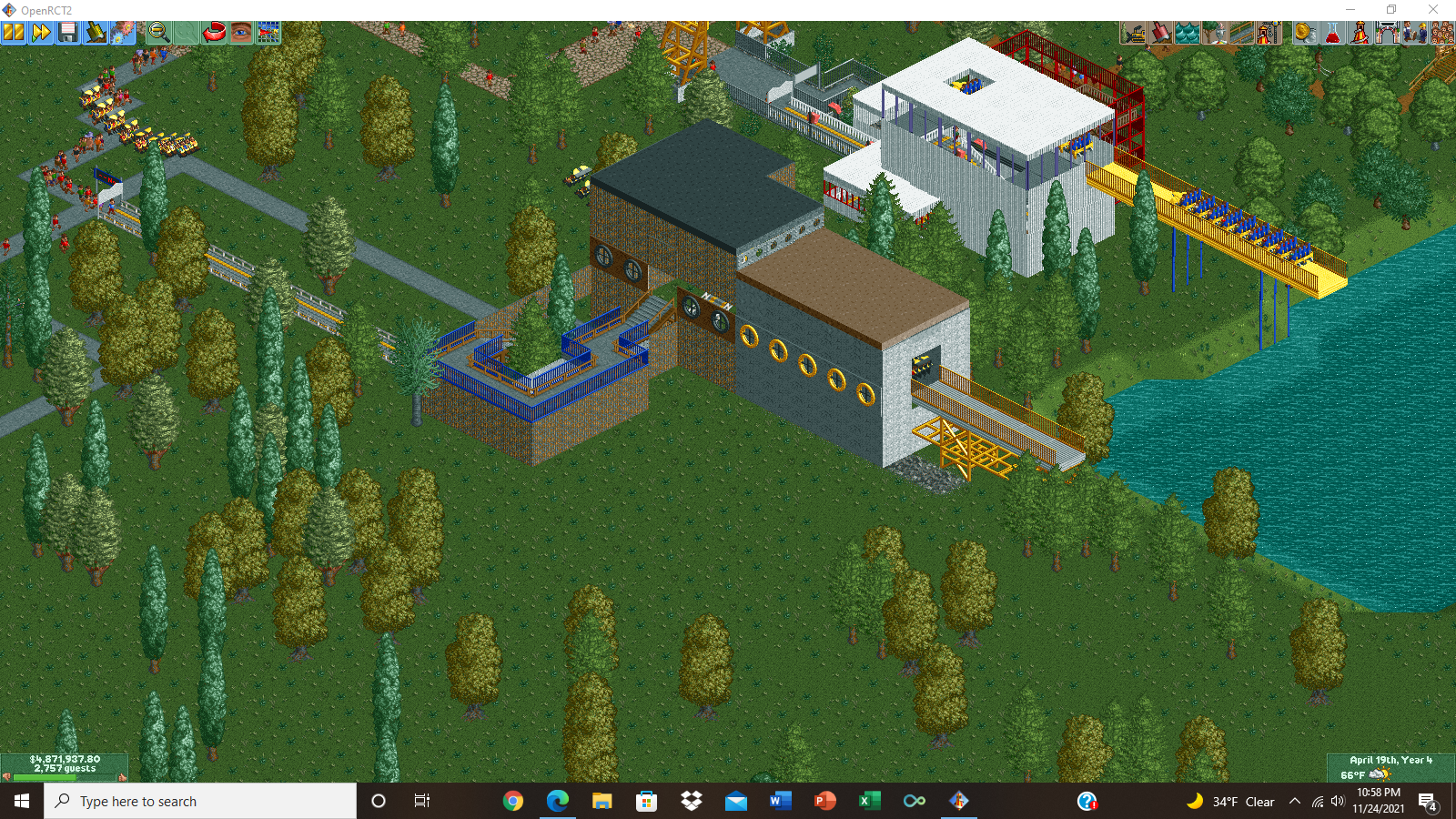This screenshot has width=1456, height=819.
Task: Enable fast-forward mode
Action: (x=40, y=32)
